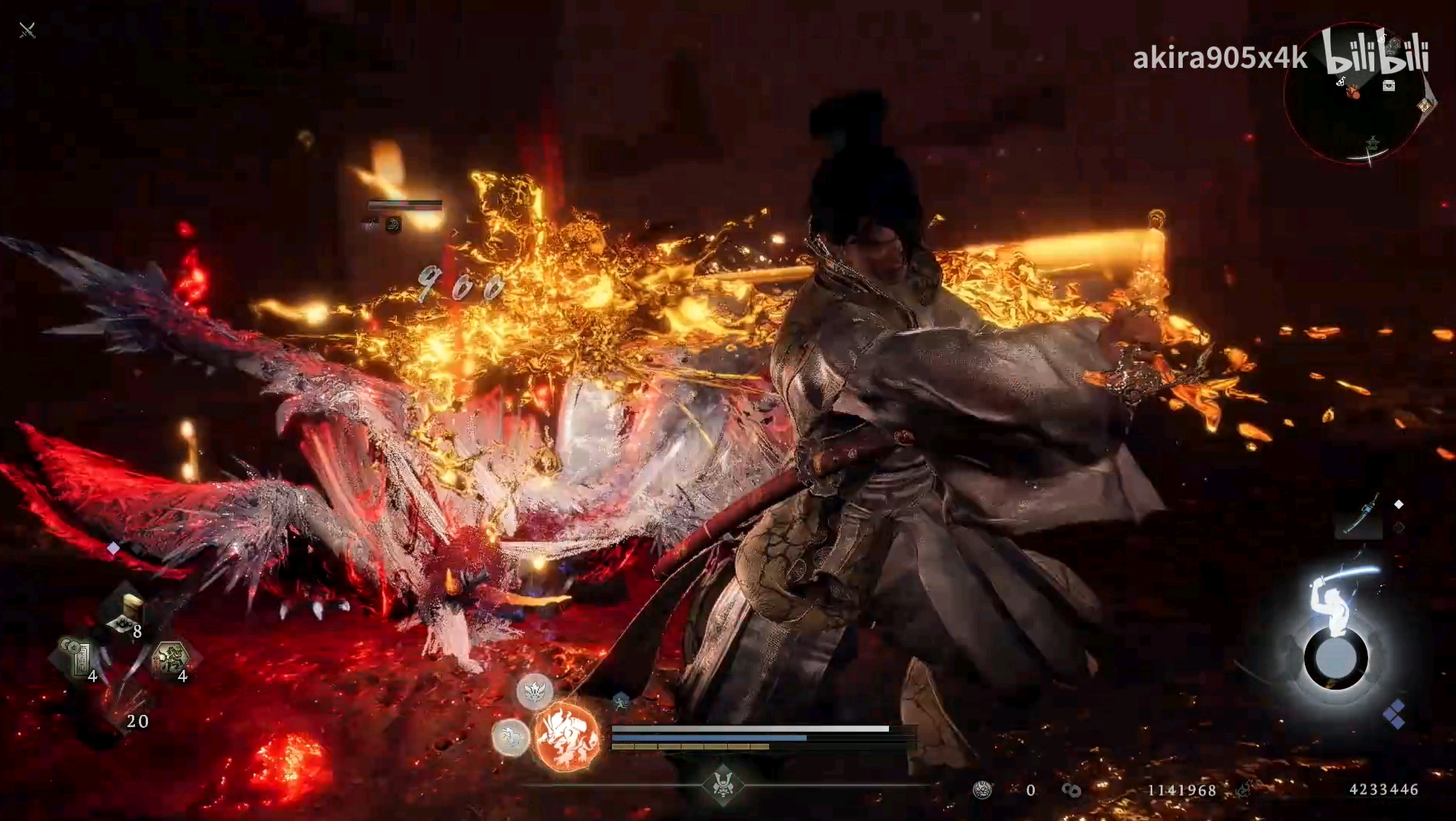This screenshot has height=821, width=1456.
Task: Use the paper talisman with coins item
Action: pyautogui.click(x=79, y=658)
